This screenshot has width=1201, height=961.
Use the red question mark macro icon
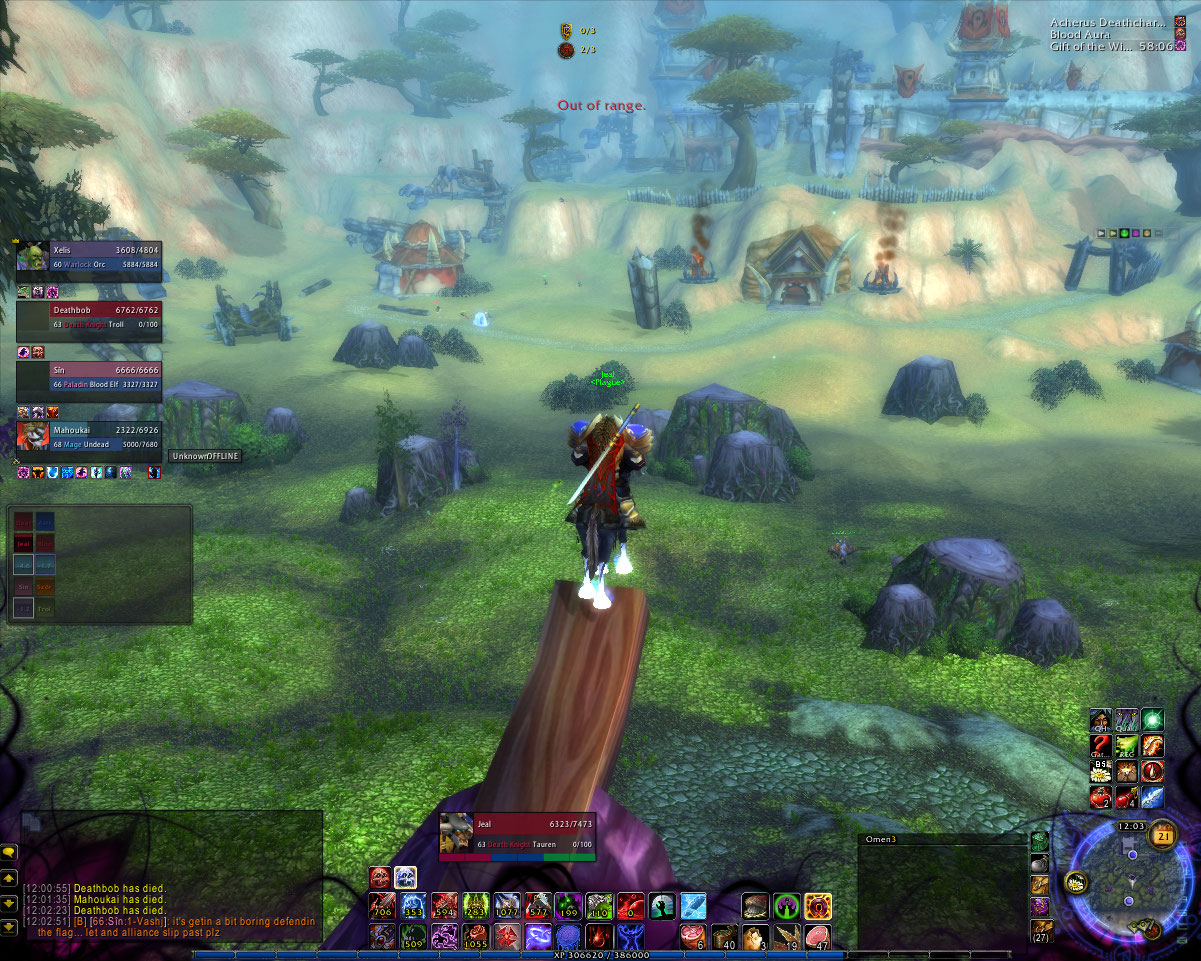tap(1101, 745)
